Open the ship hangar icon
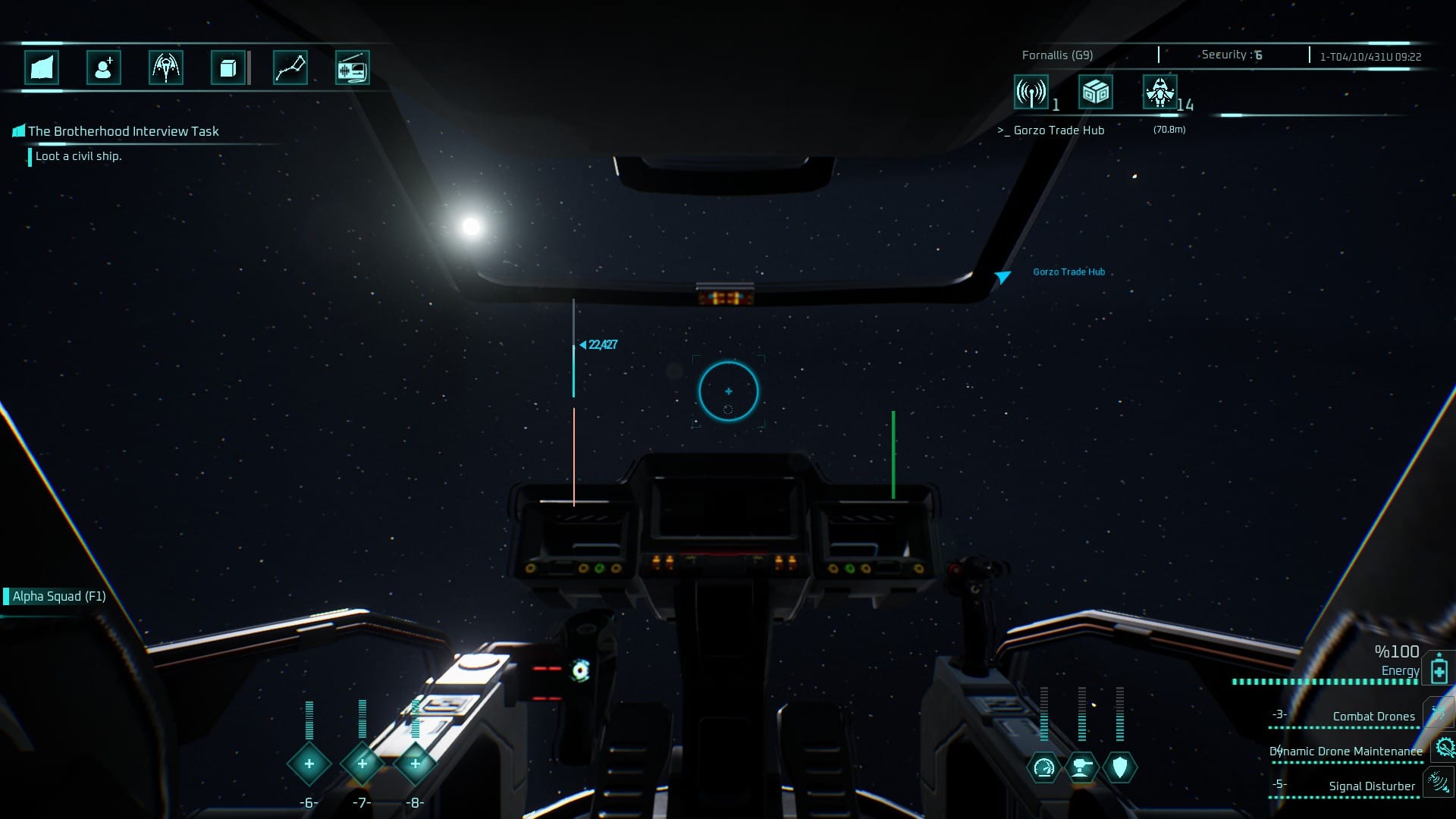 [x=165, y=67]
